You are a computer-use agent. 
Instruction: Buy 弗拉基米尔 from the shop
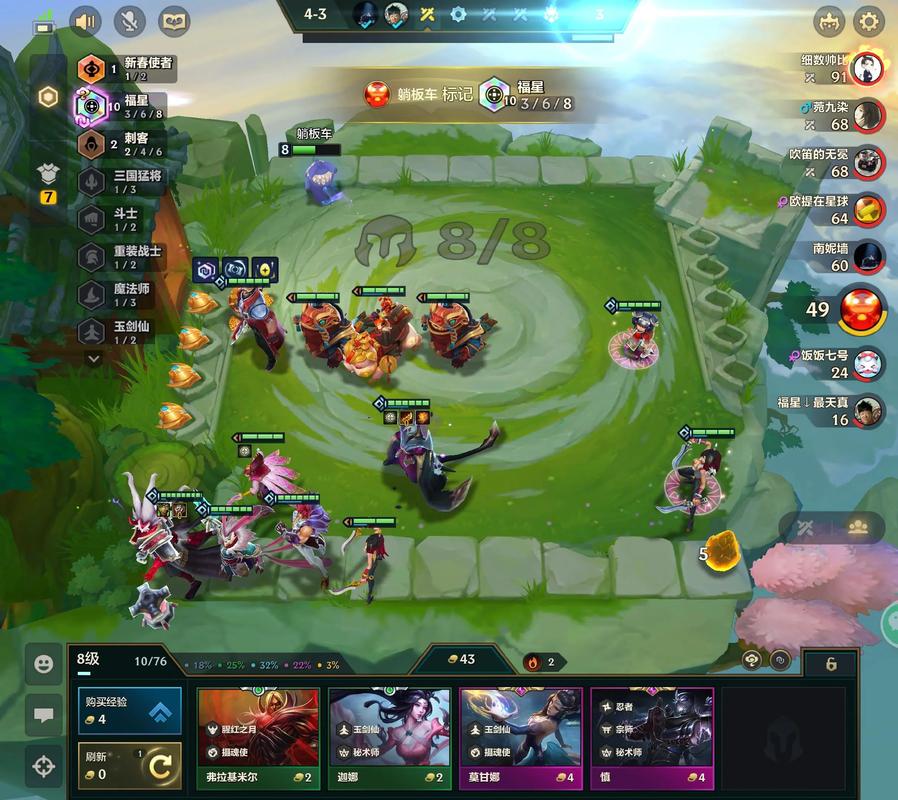pos(258,738)
